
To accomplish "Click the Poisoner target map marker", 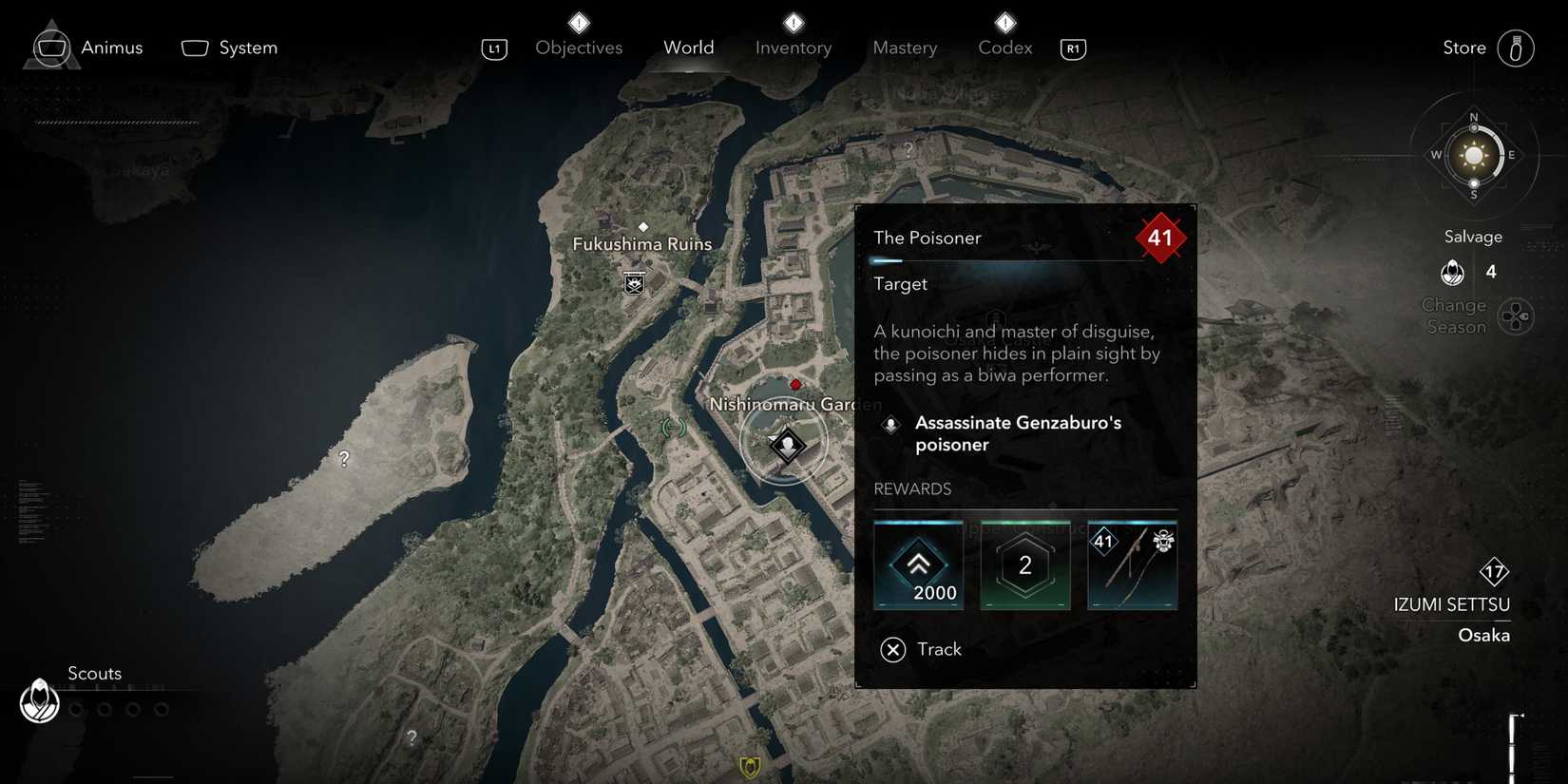I will [x=787, y=445].
